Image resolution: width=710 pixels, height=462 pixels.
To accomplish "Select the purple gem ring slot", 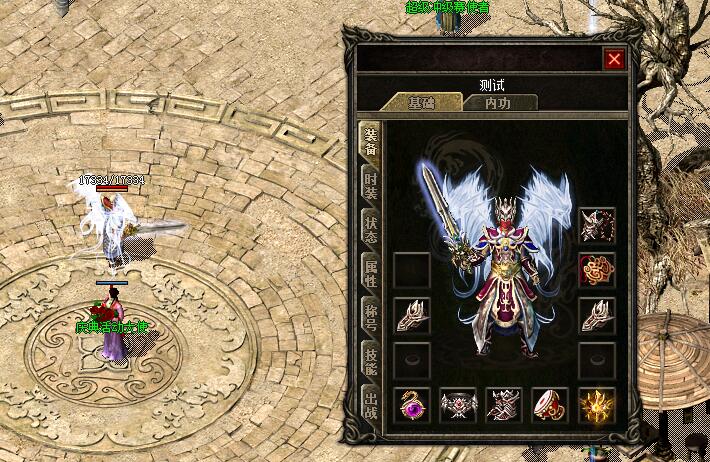I will (412, 405).
